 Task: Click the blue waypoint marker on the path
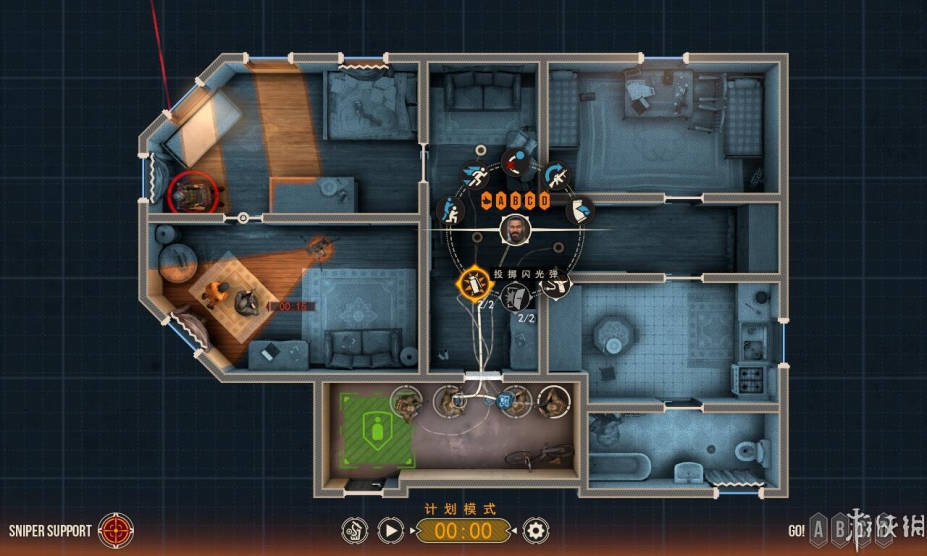pos(503,399)
